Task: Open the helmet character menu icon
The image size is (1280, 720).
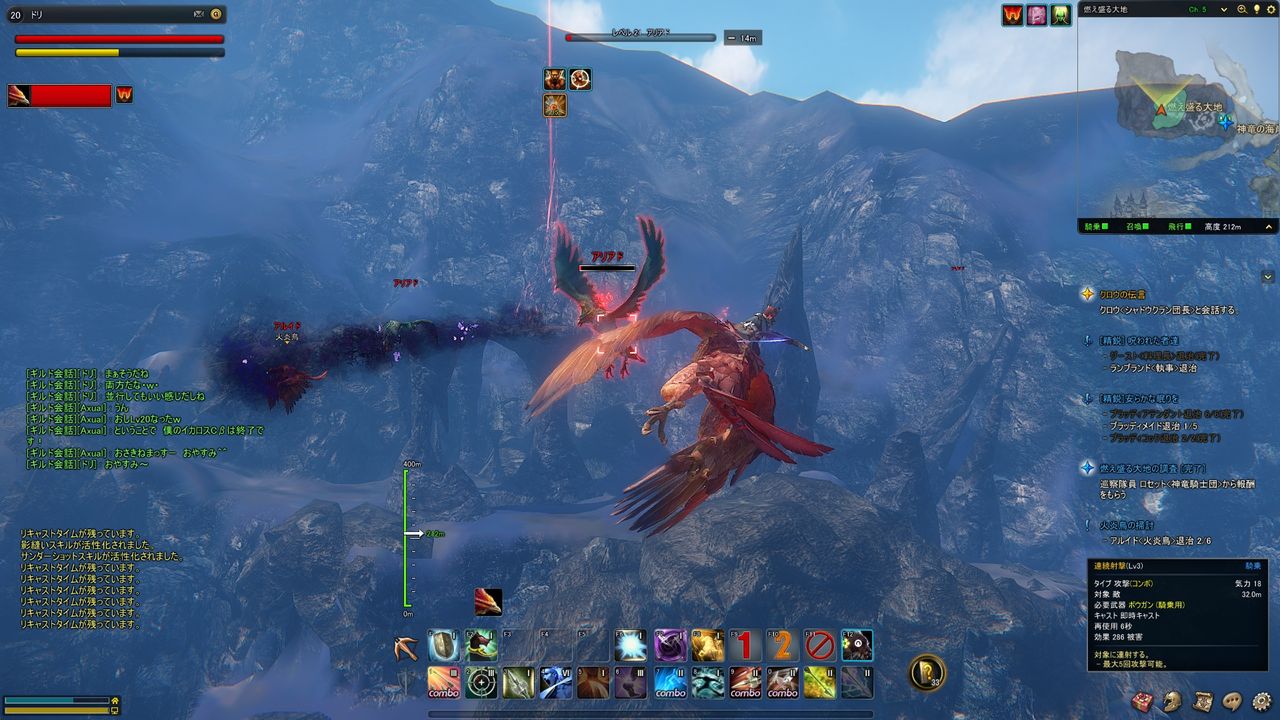Action: (x=1173, y=701)
